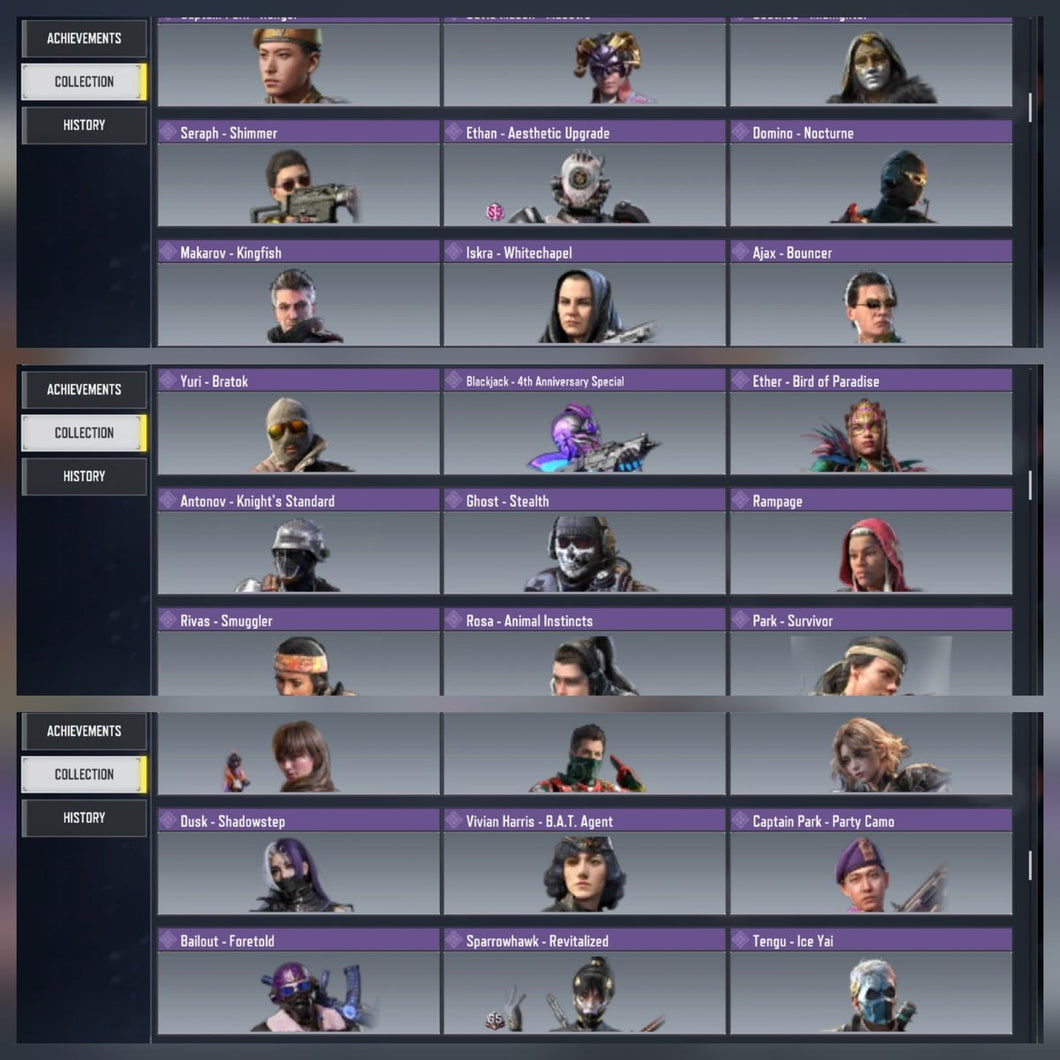The image size is (1060, 1060).
Task: Open the Rivas - Smuggler card
Action: click(298, 653)
